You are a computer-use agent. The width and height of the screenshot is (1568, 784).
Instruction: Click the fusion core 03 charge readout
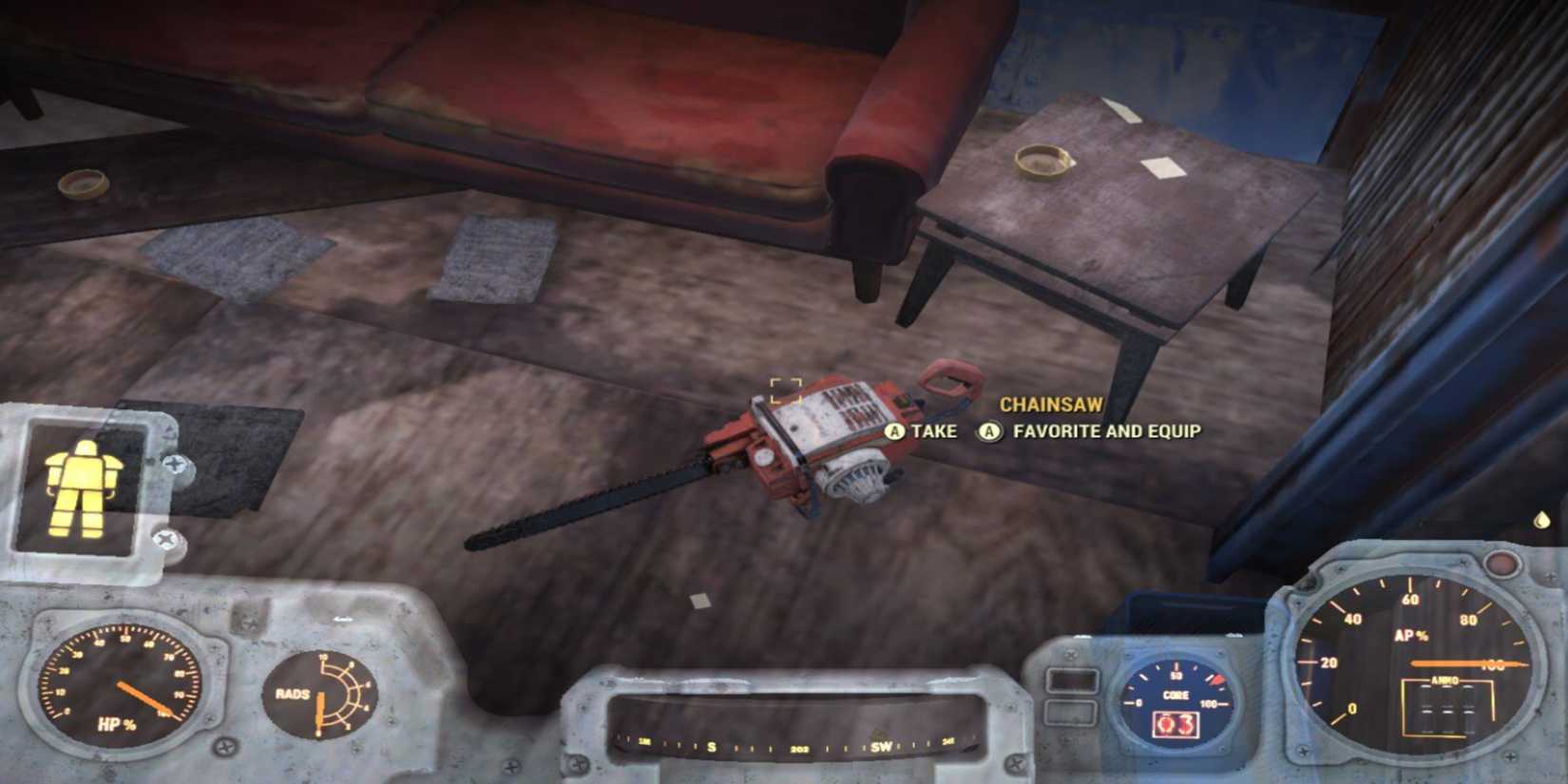(1178, 727)
